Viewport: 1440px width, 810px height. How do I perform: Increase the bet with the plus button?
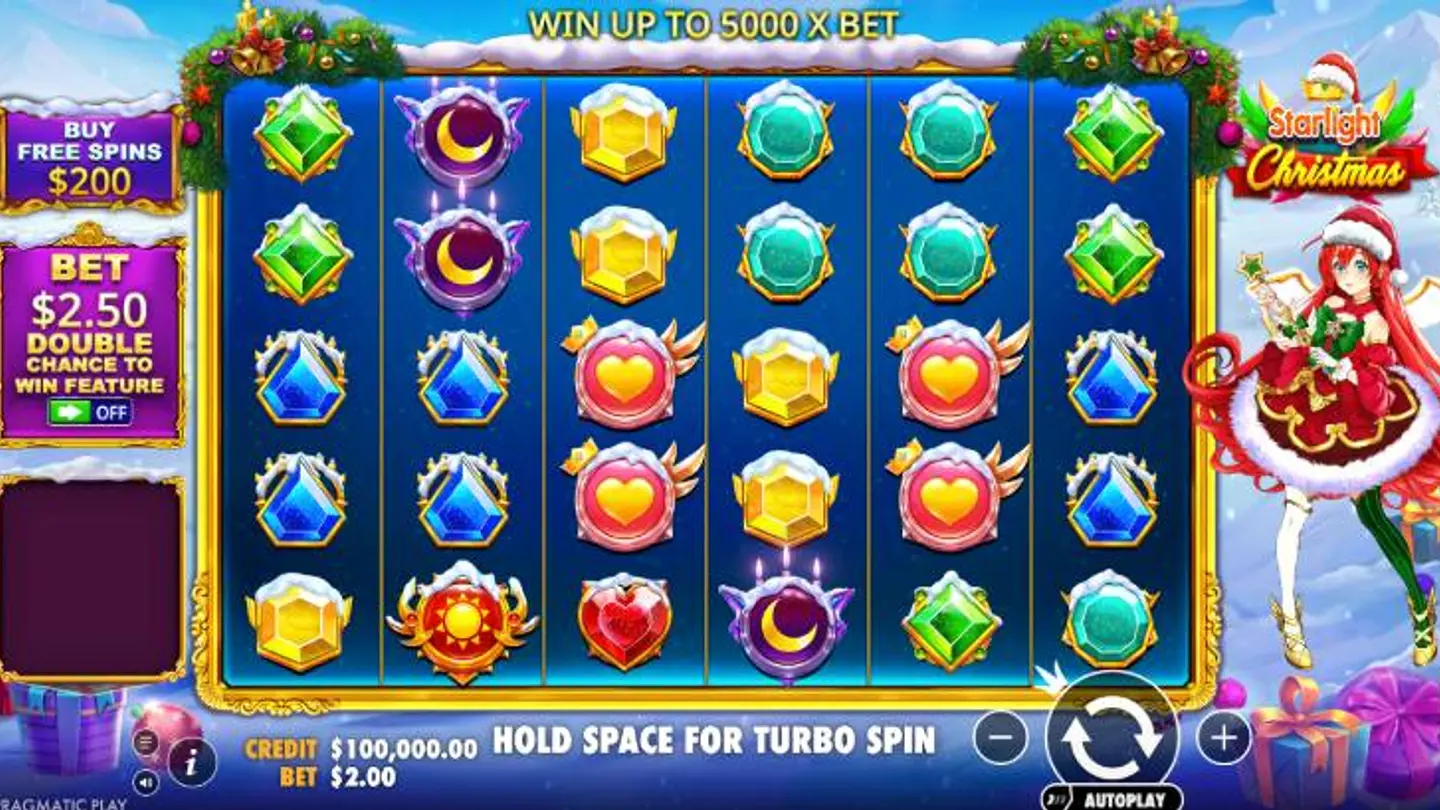tap(1223, 738)
